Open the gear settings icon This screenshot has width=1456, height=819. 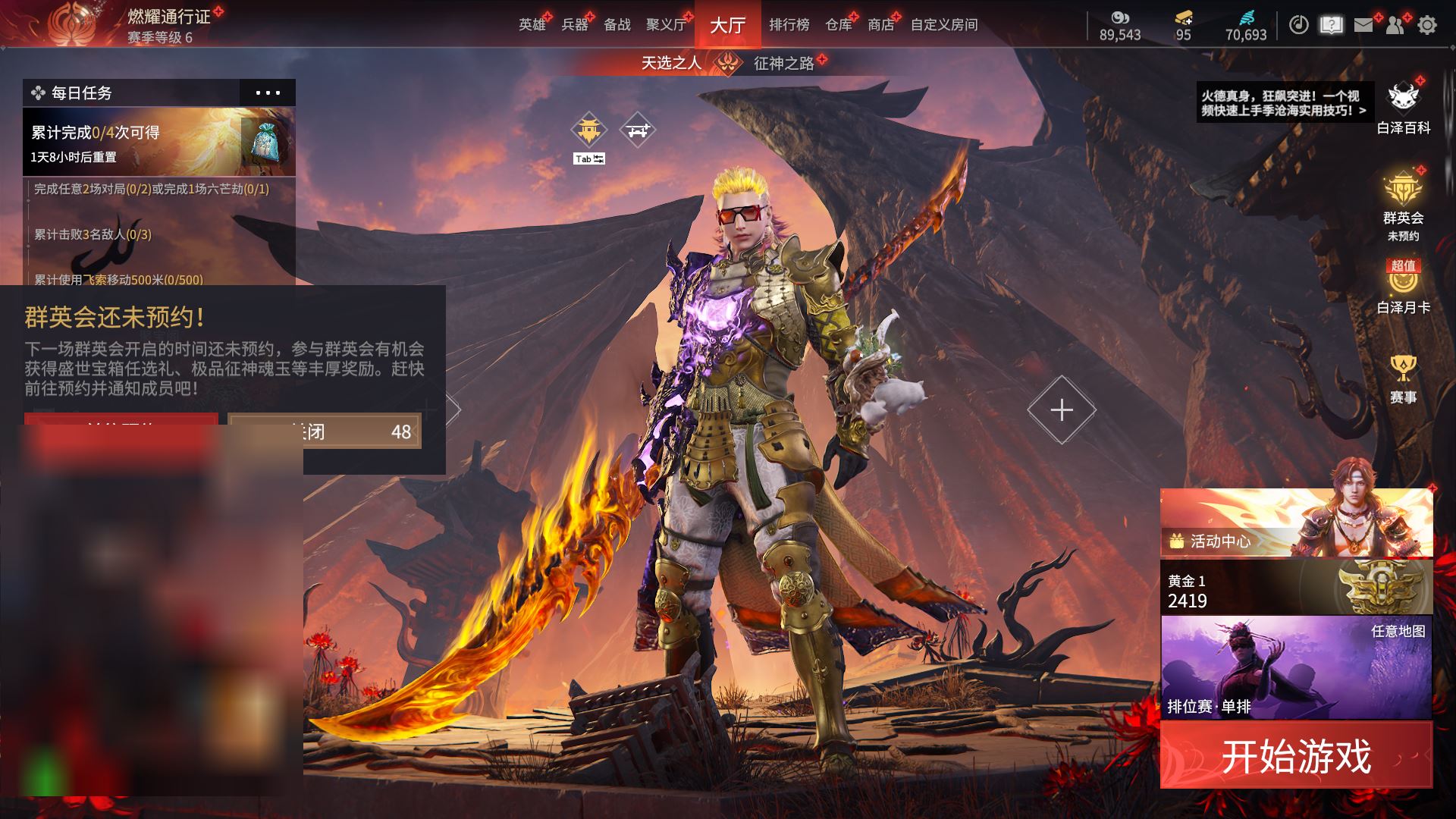click(x=1427, y=25)
